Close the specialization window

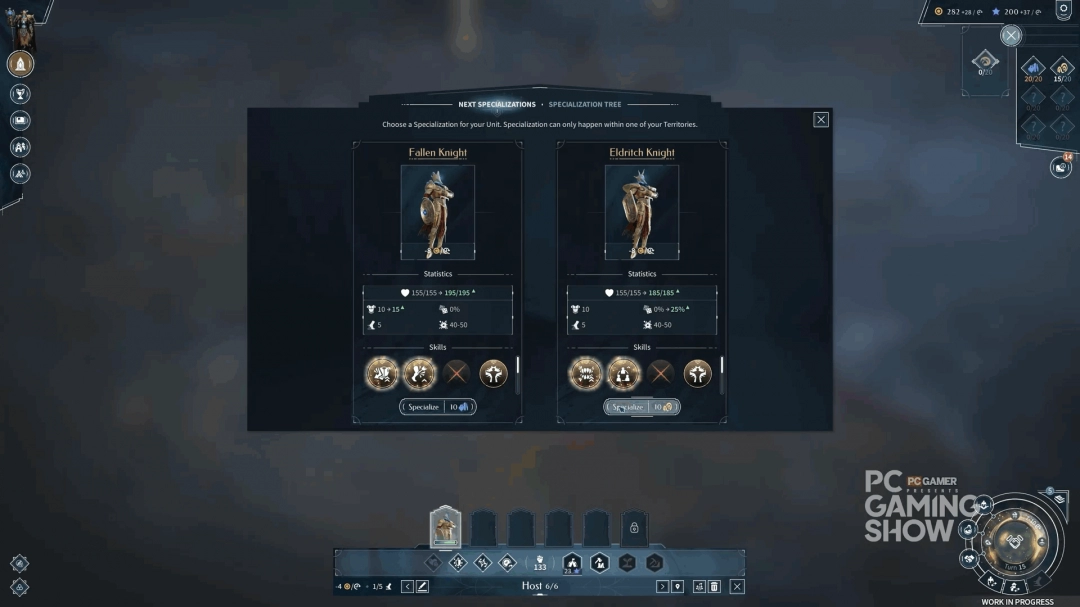pos(821,120)
